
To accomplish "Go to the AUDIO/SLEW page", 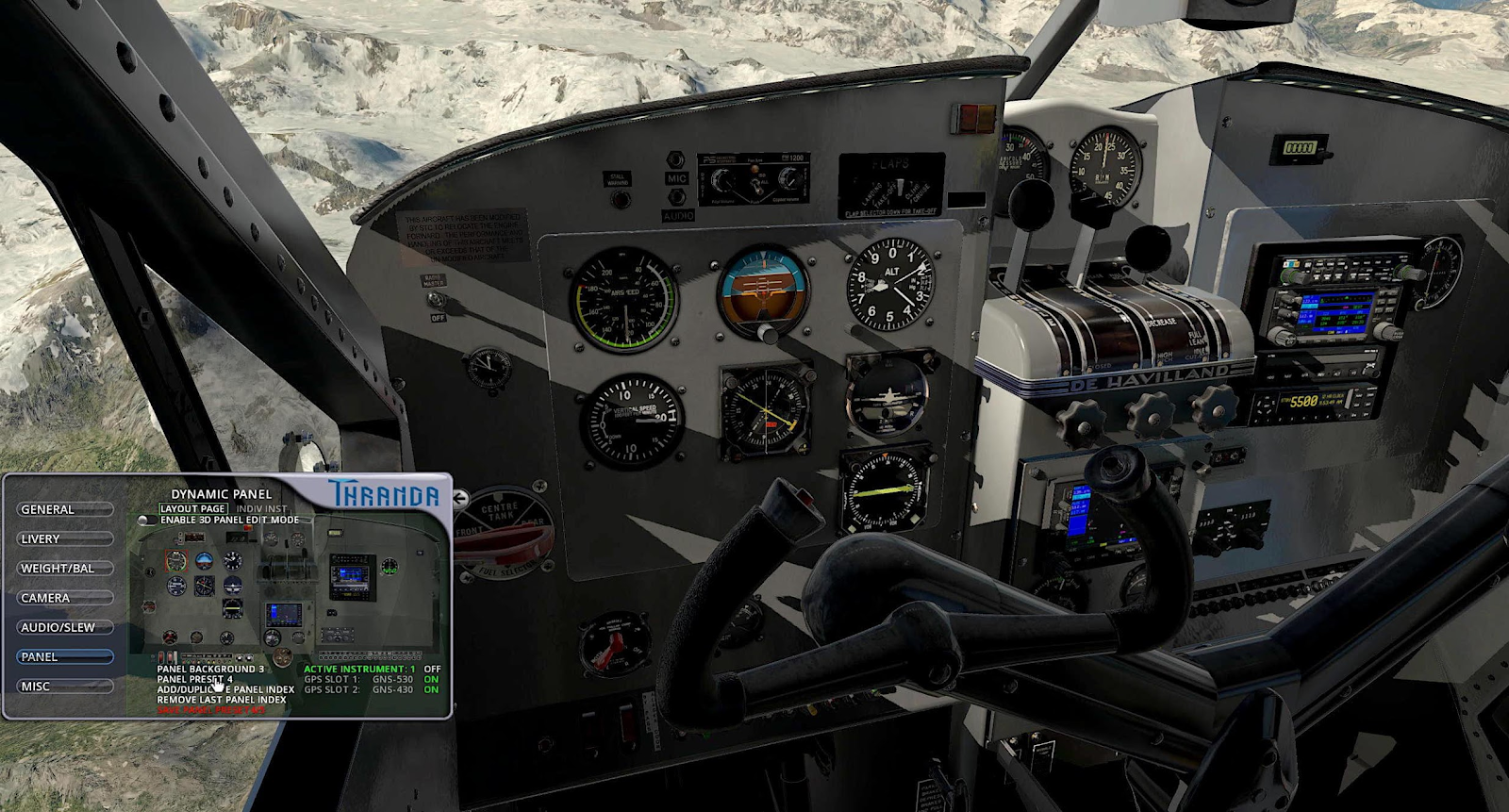I will pyautogui.click(x=64, y=627).
